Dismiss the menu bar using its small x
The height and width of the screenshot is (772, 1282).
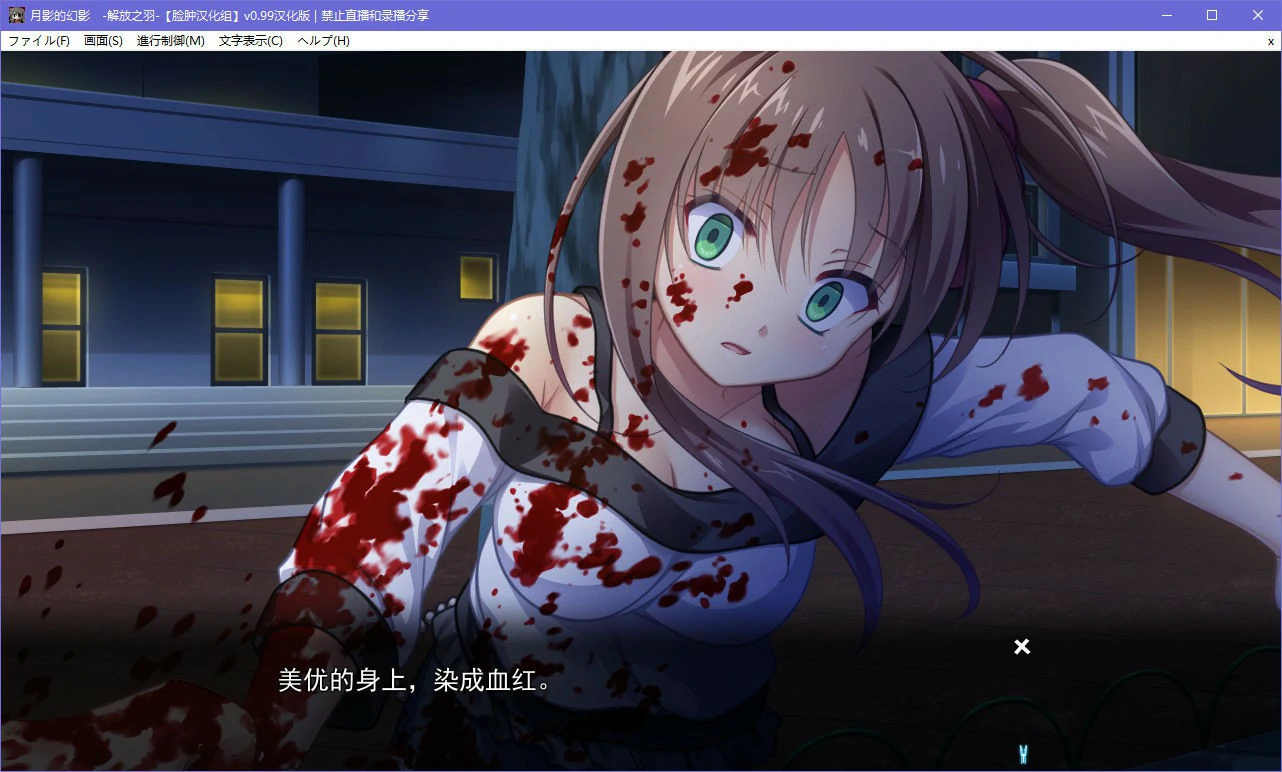click(1271, 41)
